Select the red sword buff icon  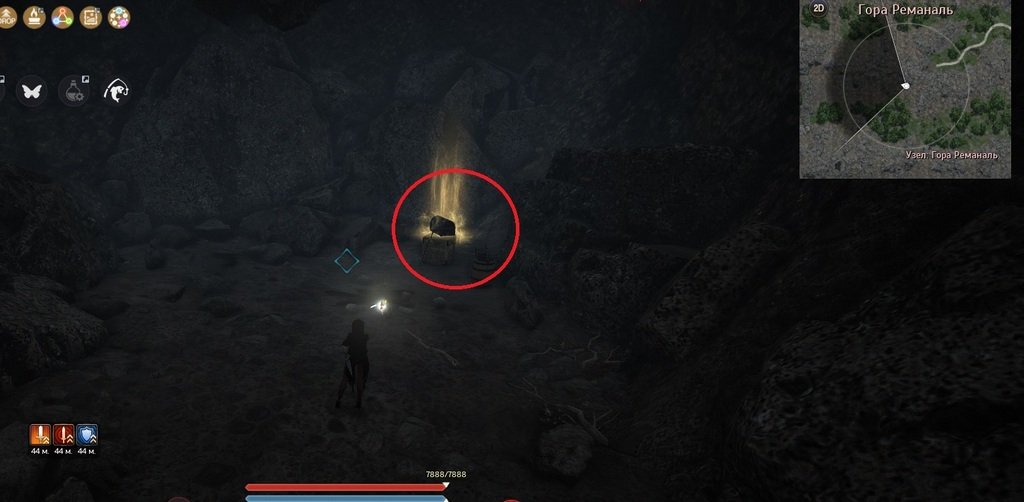tap(64, 434)
